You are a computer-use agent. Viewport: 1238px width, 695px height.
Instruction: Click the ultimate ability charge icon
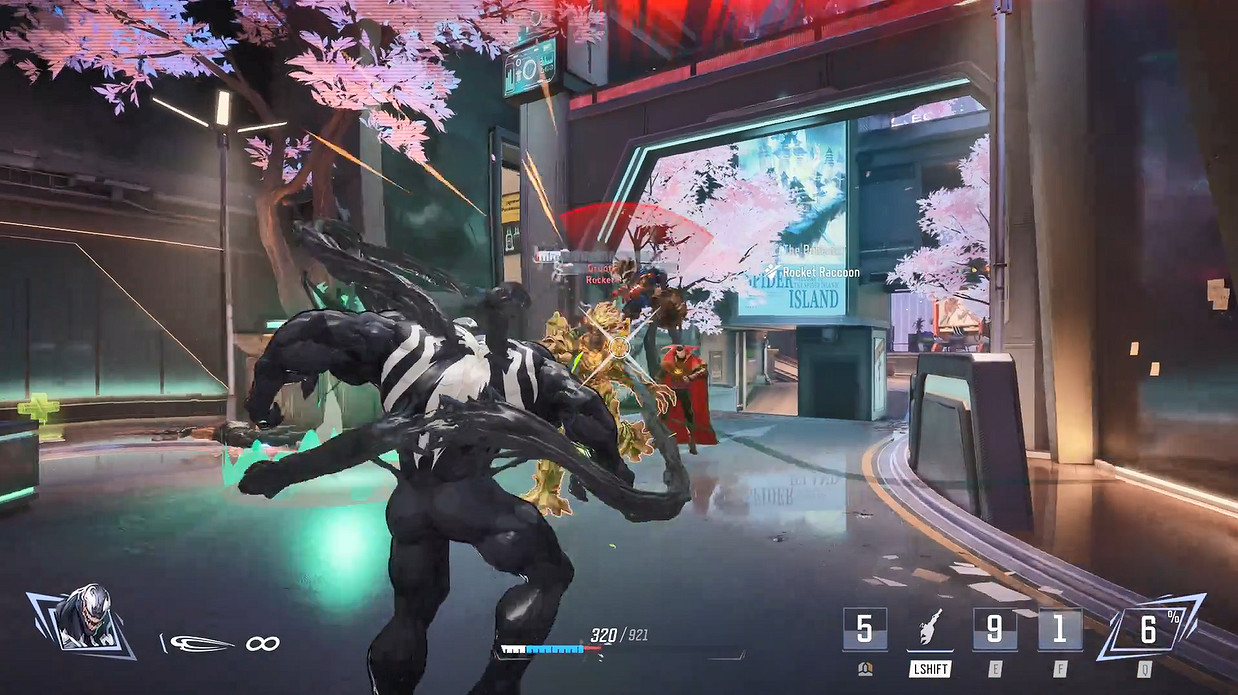(x=1149, y=629)
